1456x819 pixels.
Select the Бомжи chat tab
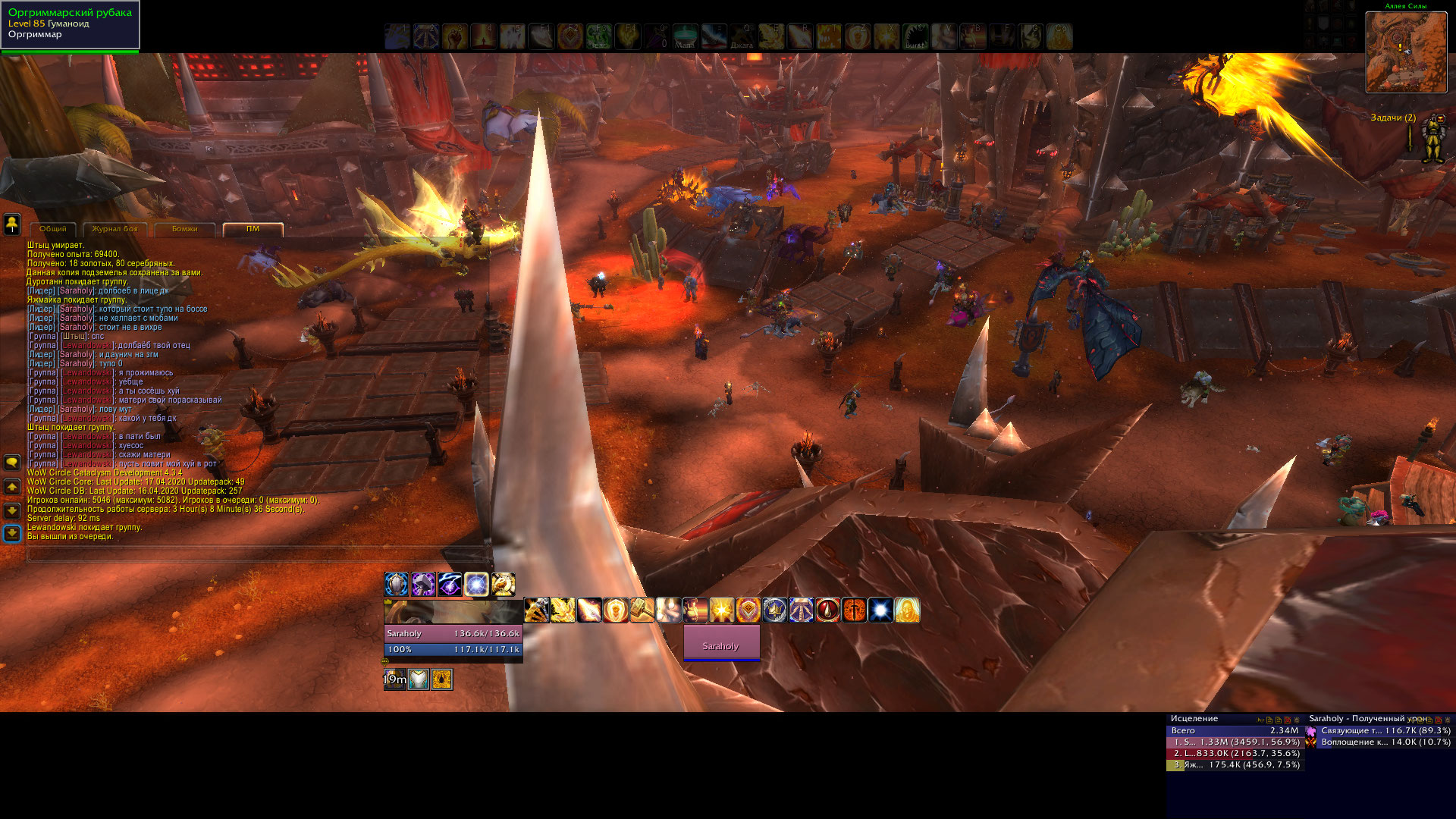pyautogui.click(x=184, y=229)
